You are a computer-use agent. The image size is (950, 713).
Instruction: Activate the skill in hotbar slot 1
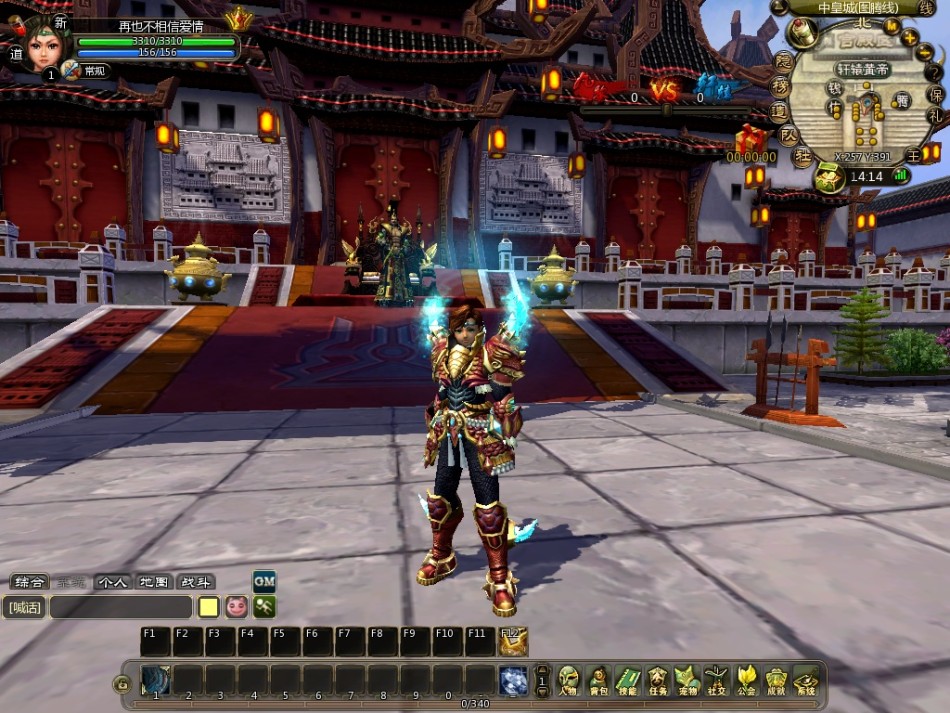coord(155,680)
